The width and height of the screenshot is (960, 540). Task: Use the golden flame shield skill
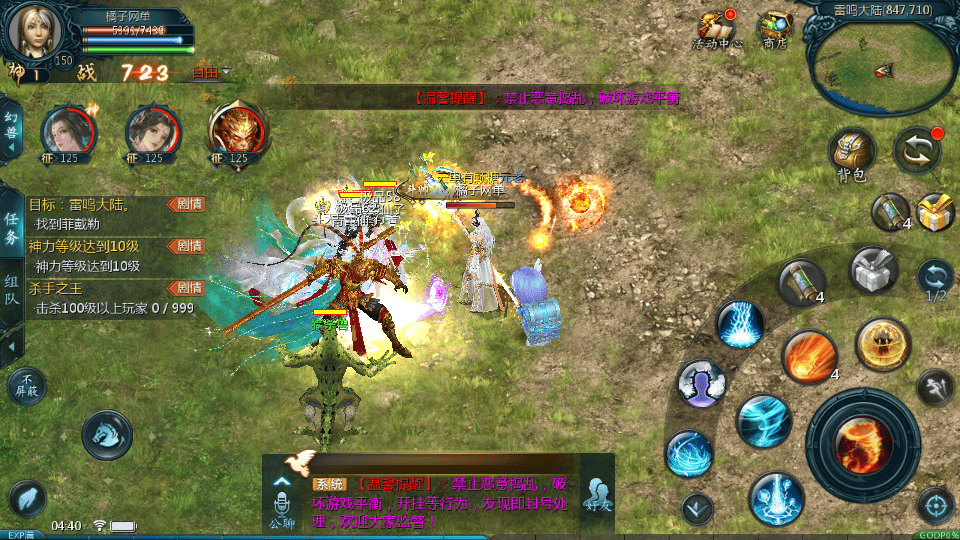[882, 344]
